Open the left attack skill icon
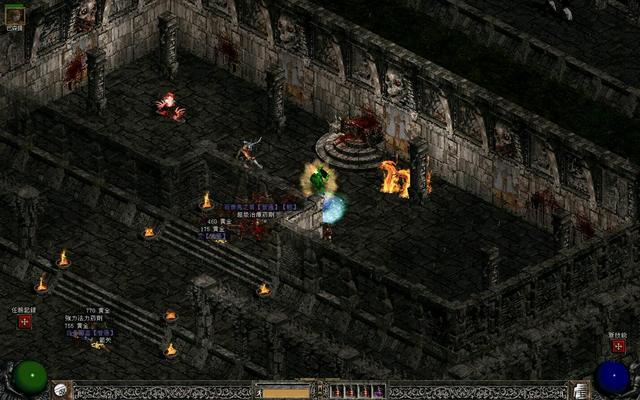Screen dimensions: 640x400 pyautogui.click(x=62, y=390)
